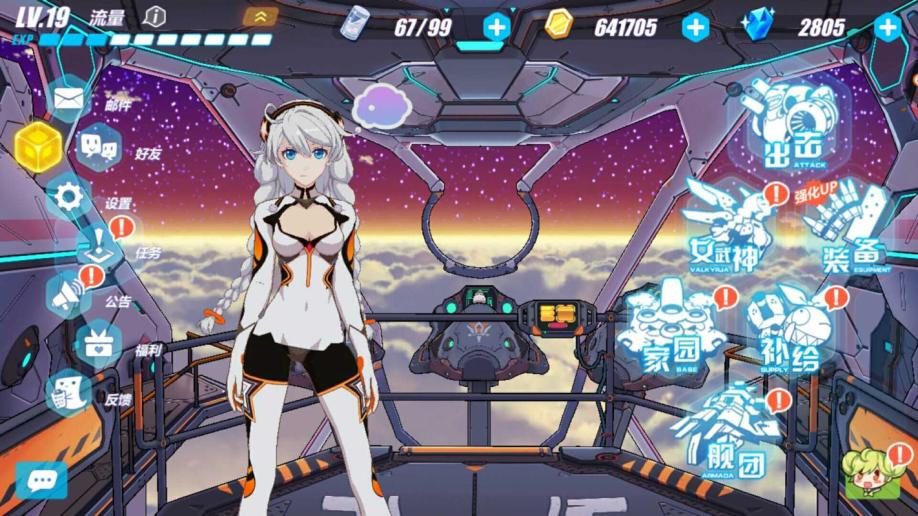
Task: Open the 设置 settings gear
Action: (69, 197)
